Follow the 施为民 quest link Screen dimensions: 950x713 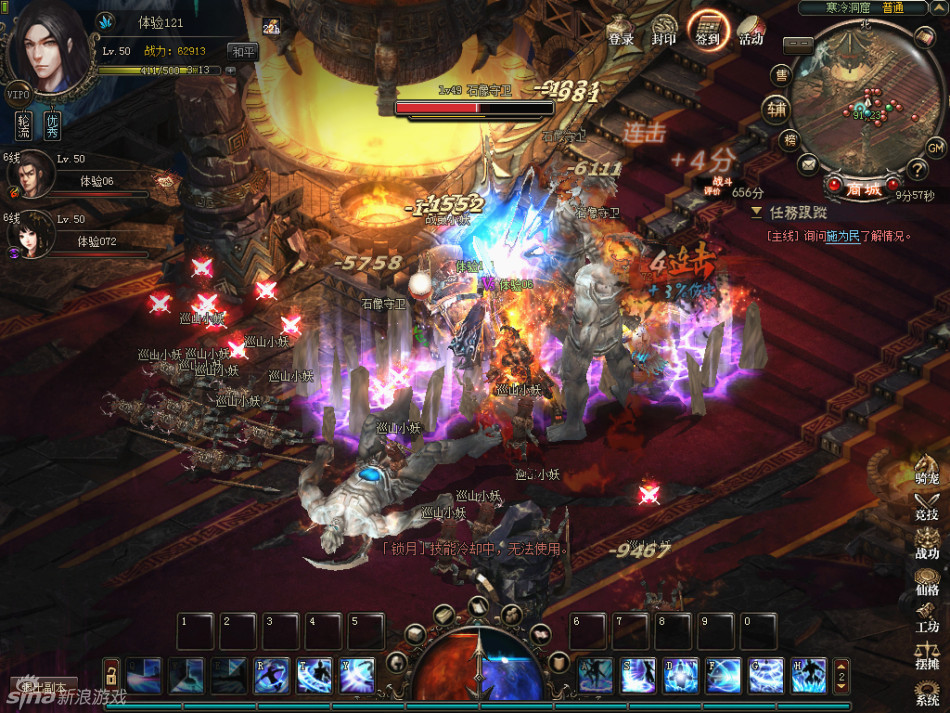coord(843,236)
